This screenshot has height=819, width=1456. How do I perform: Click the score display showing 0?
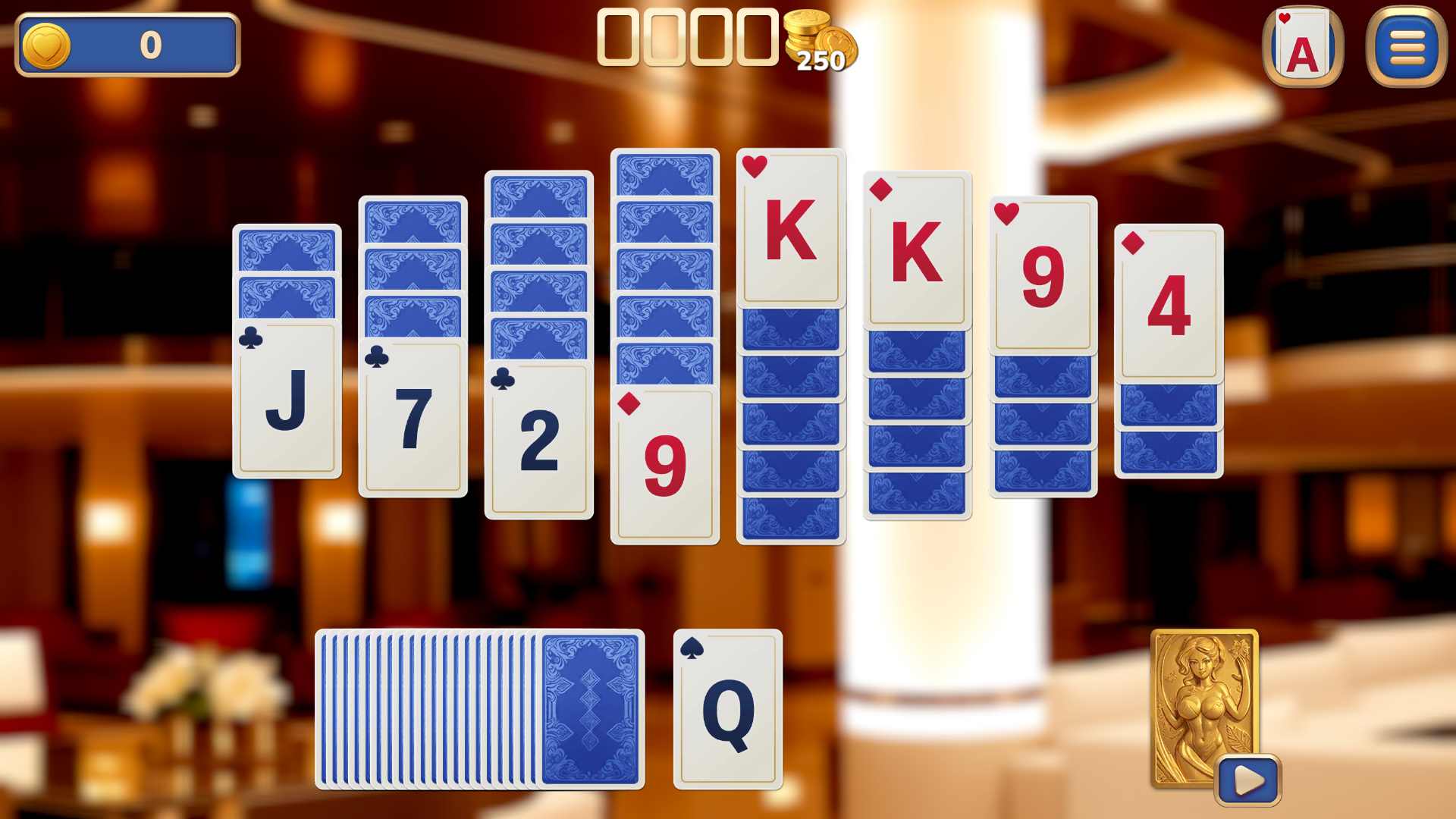point(148,45)
